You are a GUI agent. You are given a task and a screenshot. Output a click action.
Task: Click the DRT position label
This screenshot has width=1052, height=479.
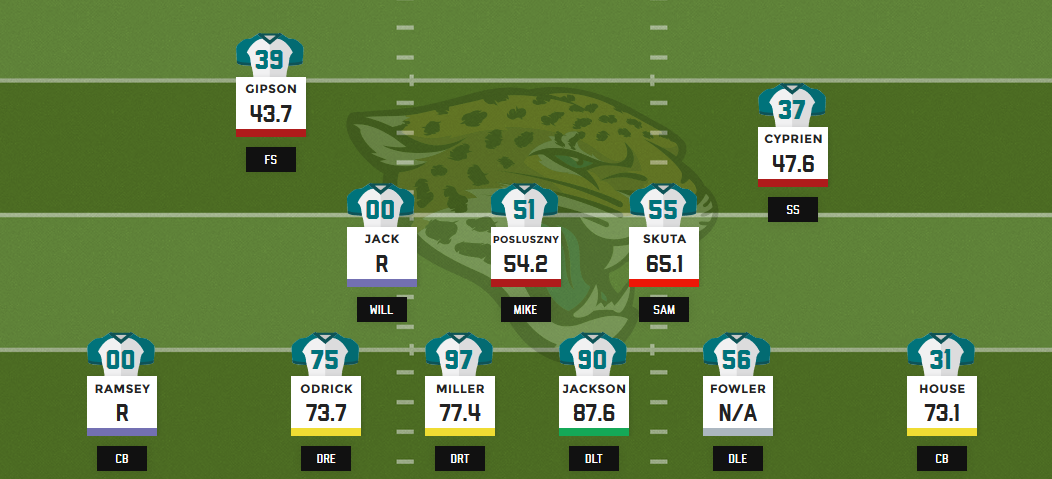tap(459, 459)
